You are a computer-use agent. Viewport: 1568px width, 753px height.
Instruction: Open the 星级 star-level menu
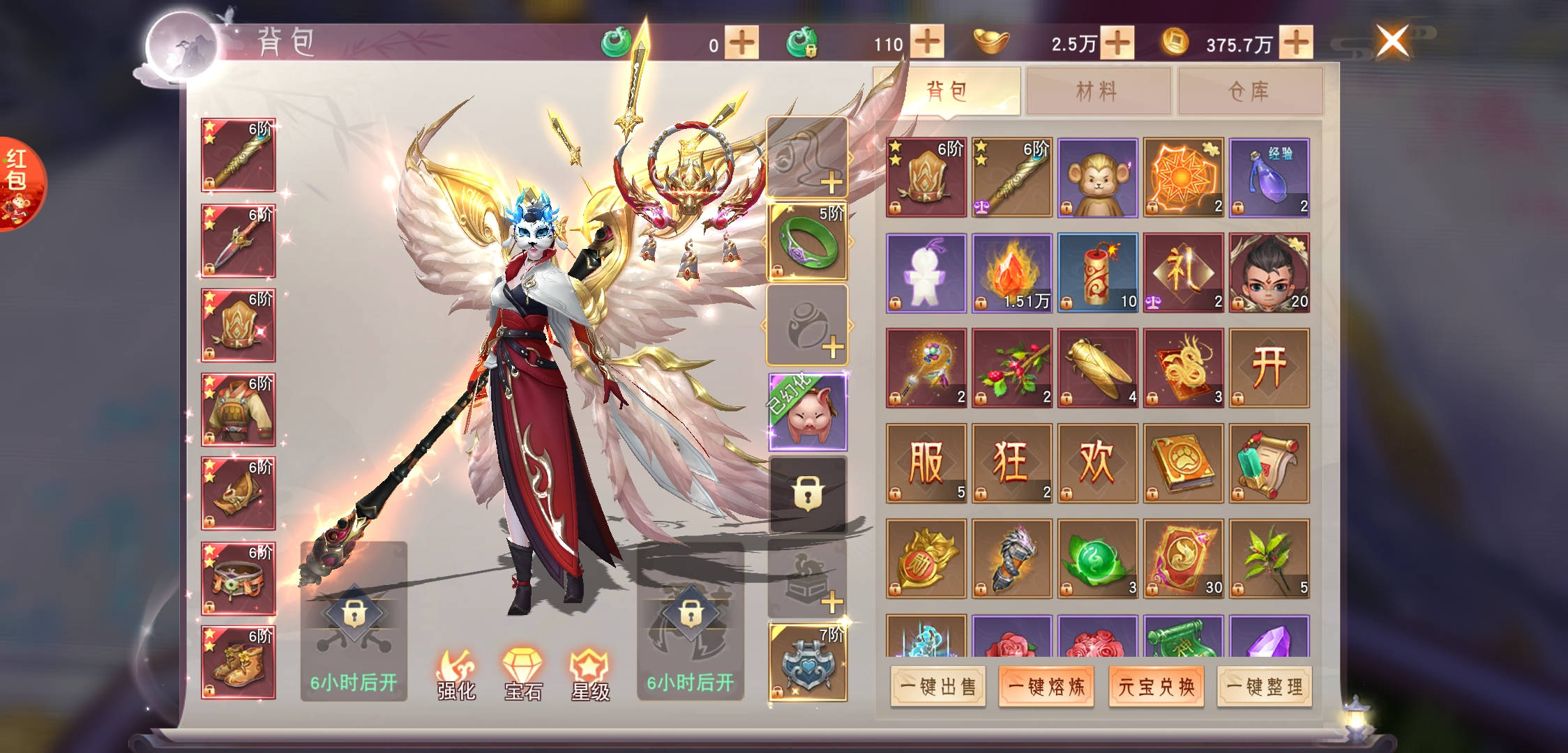tap(590, 675)
